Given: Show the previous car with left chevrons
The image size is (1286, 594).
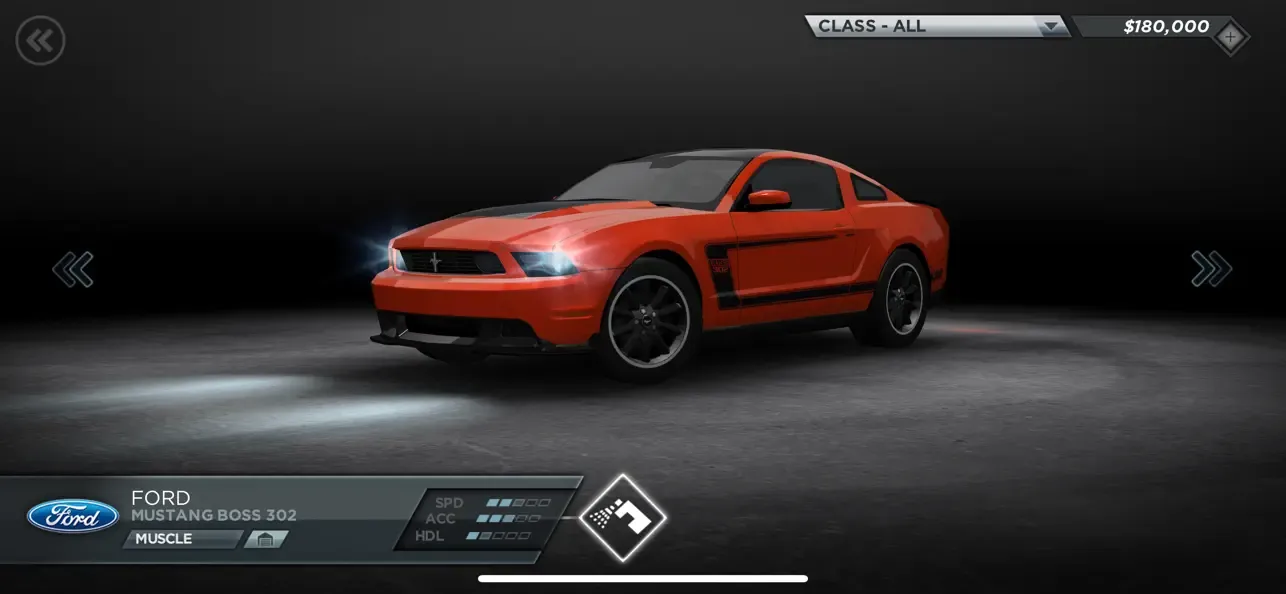Looking at the screenshot, I should (73, 269).
